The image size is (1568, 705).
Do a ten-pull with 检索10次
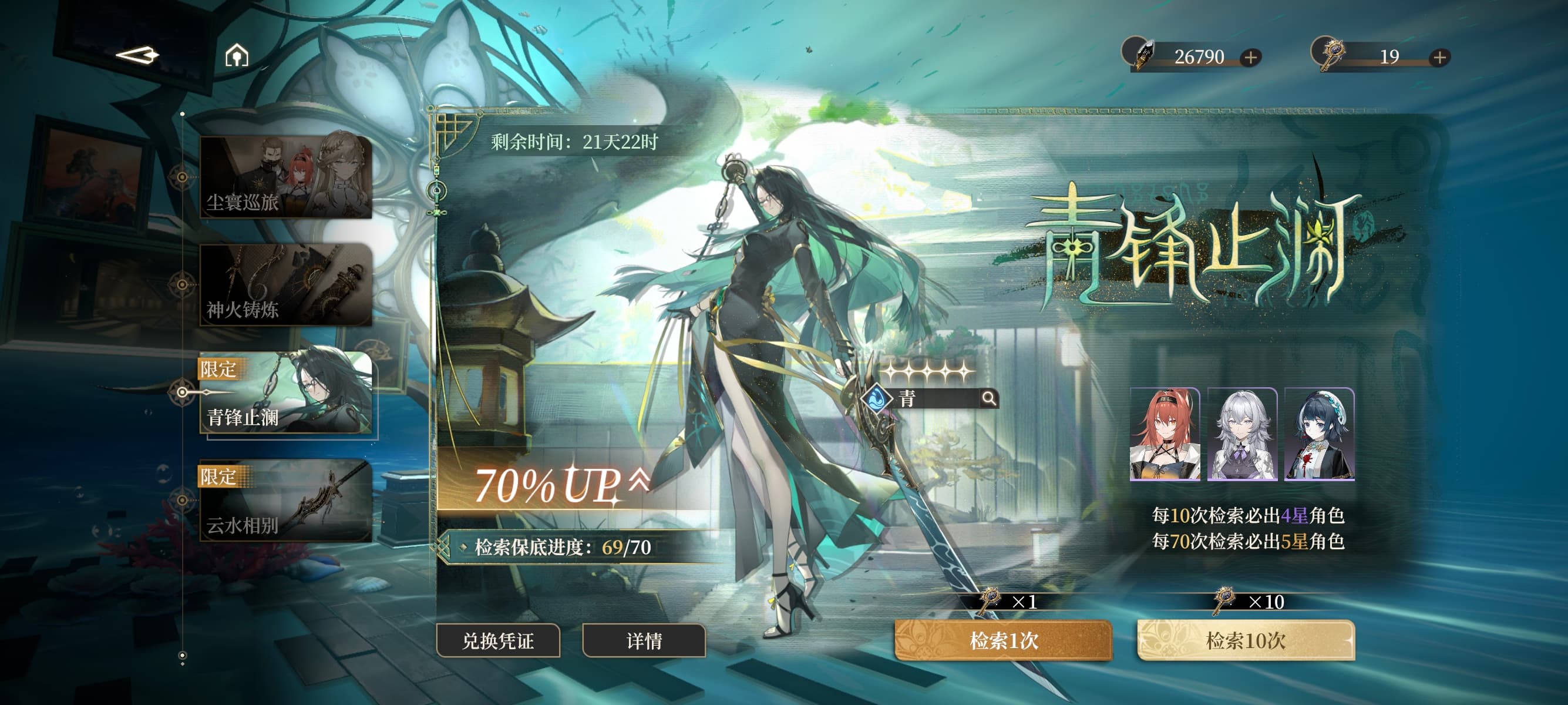[x=1246, y=640]
